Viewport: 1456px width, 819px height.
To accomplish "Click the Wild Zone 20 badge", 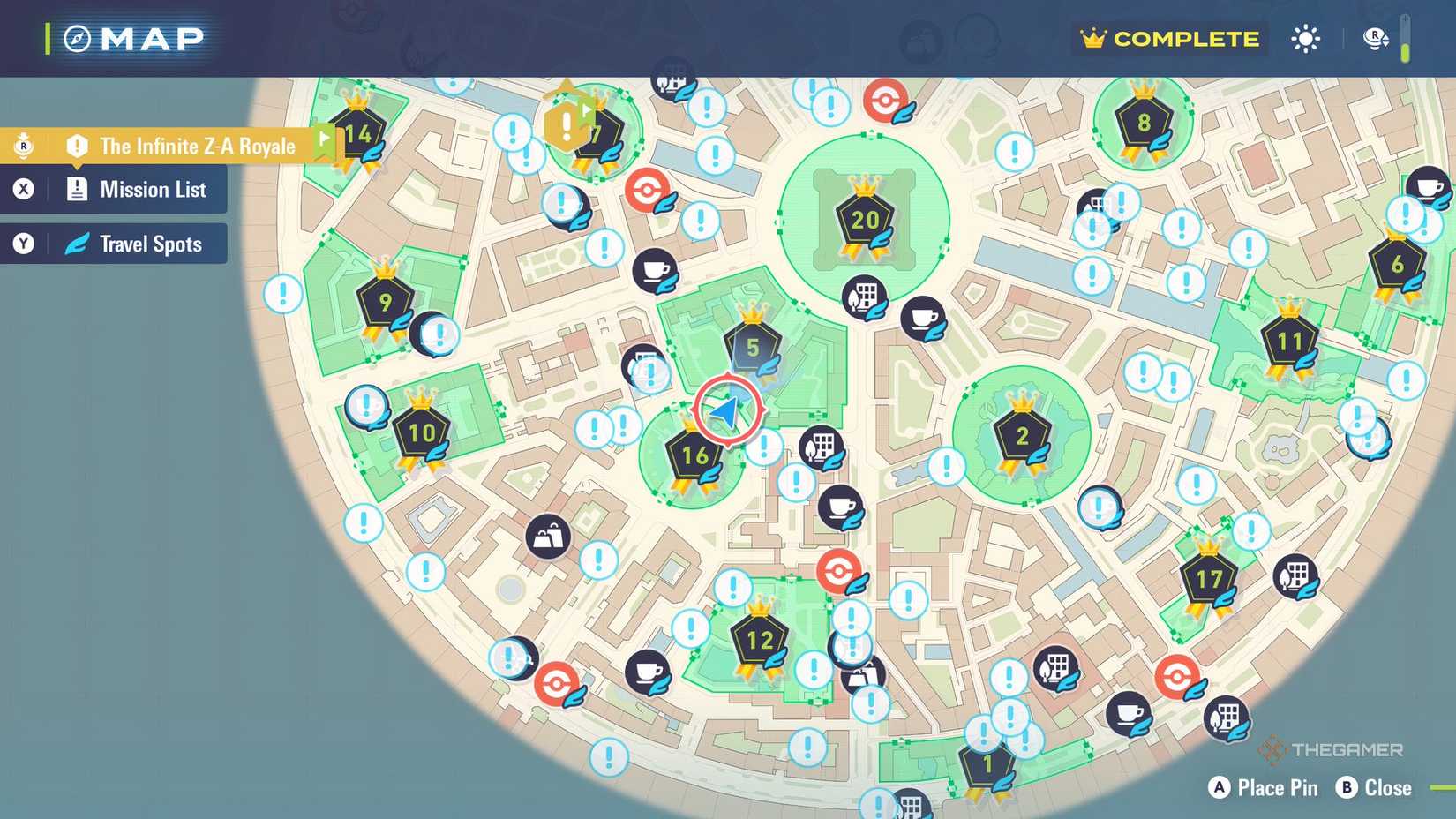I will [863, 219].
